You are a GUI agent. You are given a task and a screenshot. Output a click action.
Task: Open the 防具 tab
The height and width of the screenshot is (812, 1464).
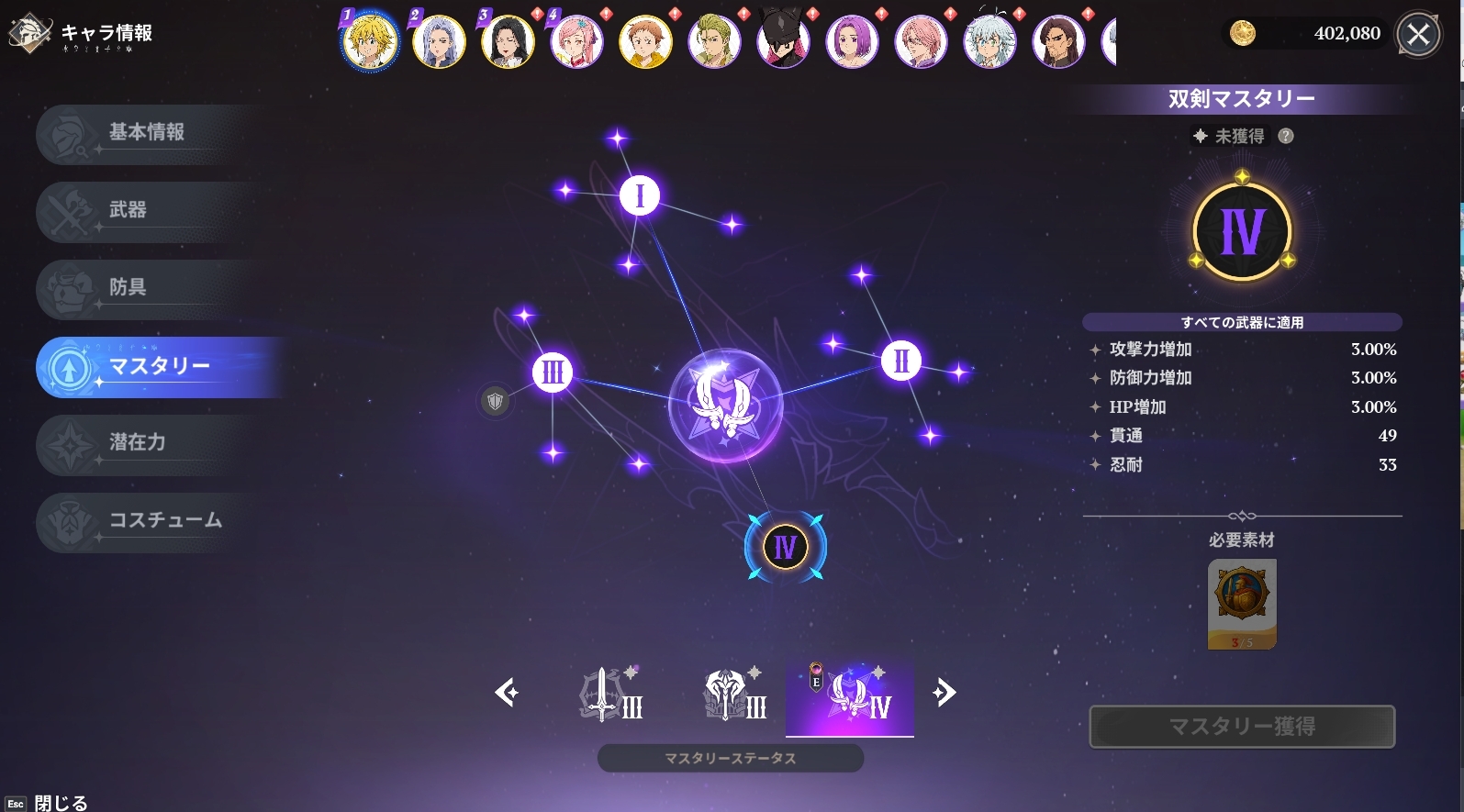click(129, 288)
